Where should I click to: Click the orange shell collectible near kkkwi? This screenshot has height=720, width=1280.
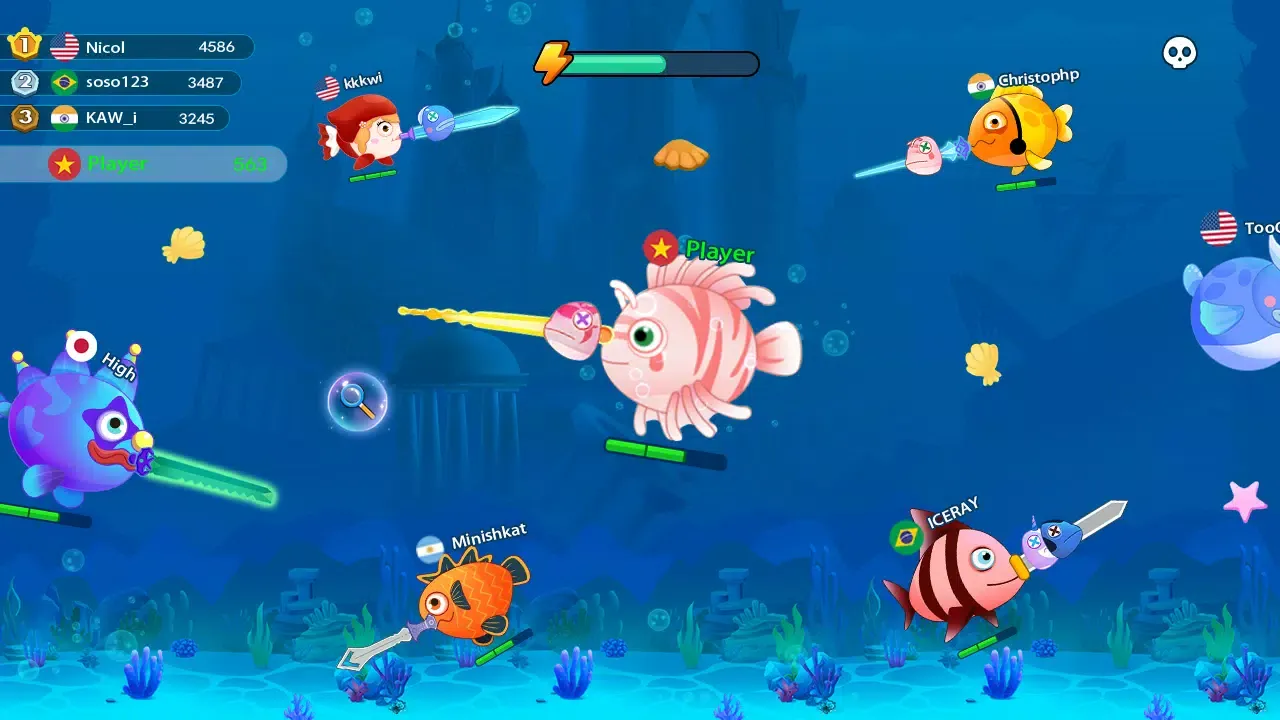click(683, 155)
